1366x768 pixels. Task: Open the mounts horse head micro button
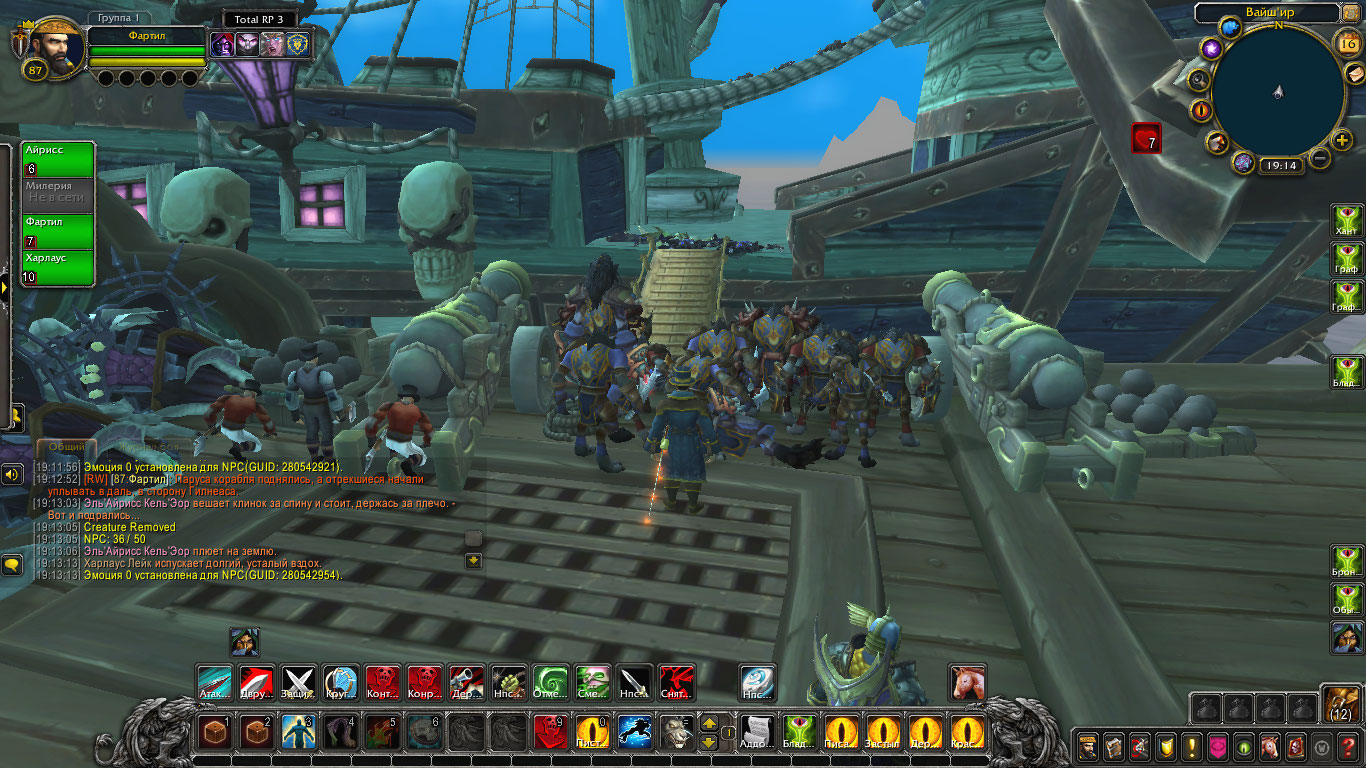tap(1269, 746)
